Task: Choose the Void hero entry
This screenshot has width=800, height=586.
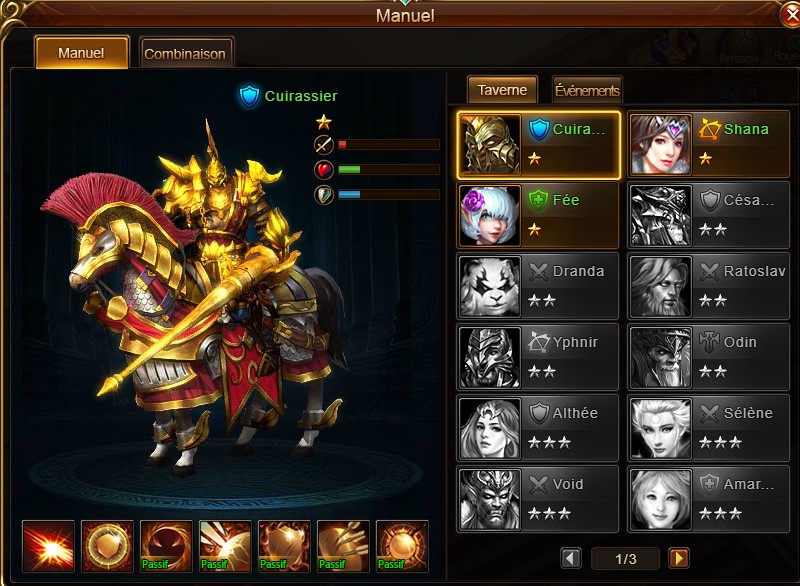Action: pos(539,499)
